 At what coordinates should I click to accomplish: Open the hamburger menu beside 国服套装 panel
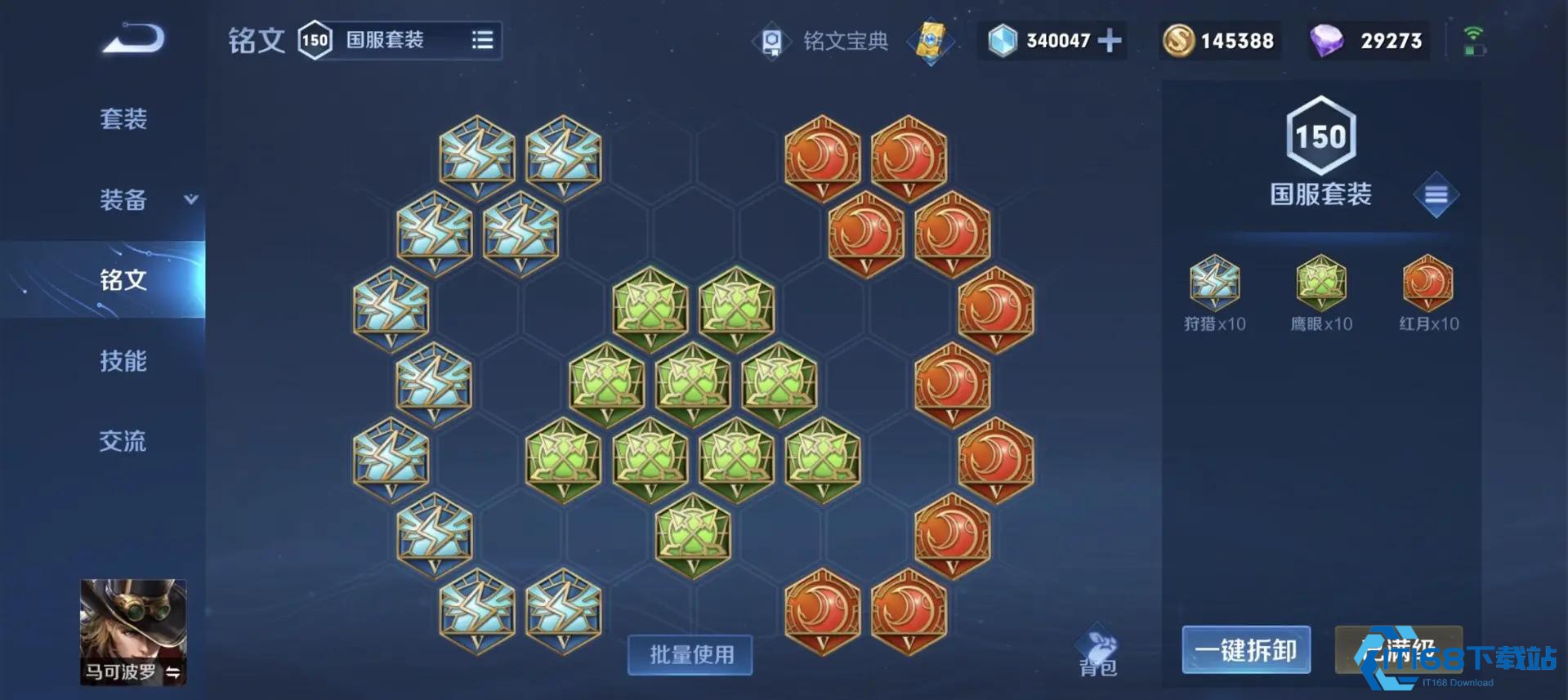(1436, 195)
